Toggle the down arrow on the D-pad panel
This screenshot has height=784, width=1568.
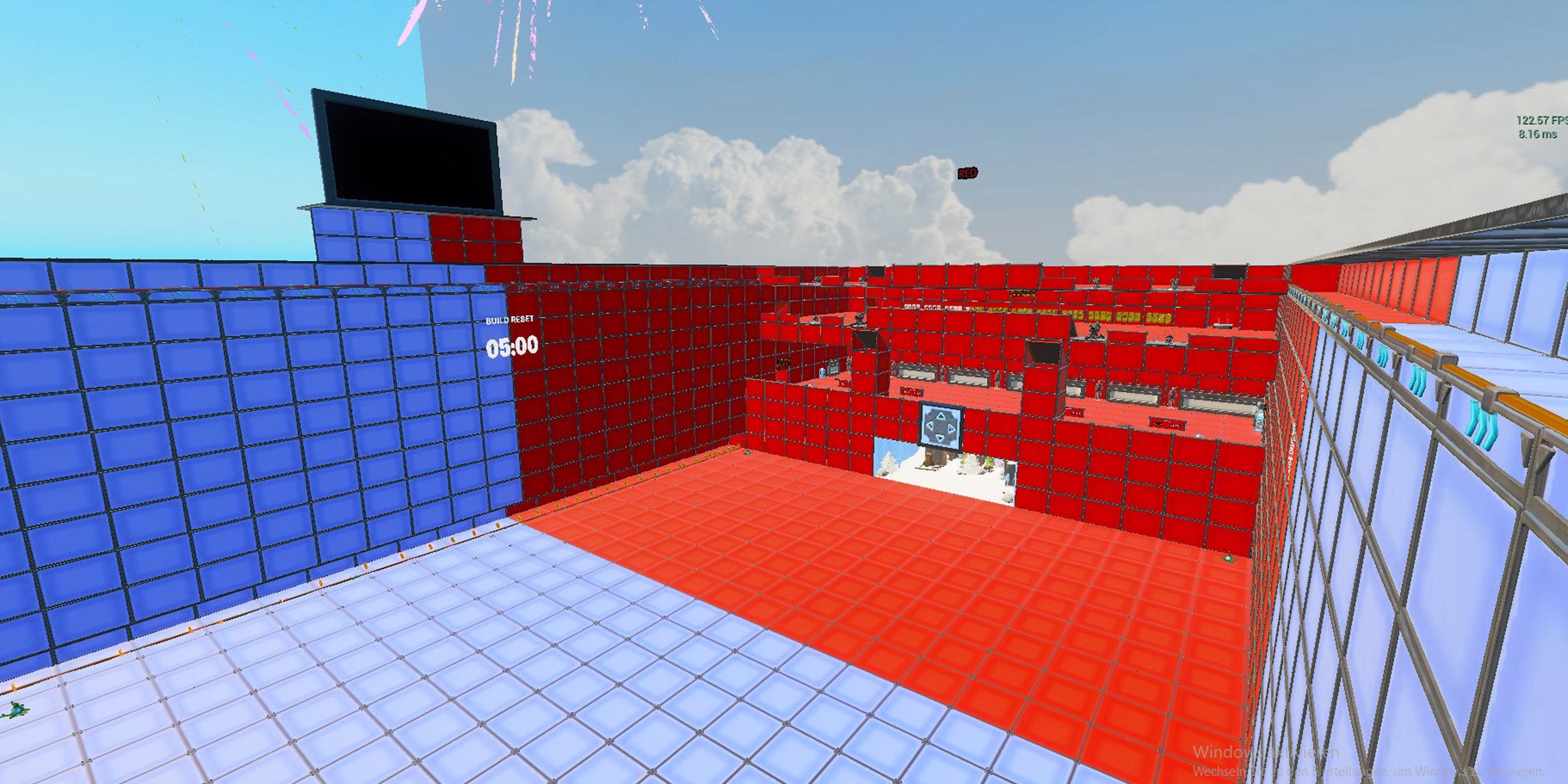tap(939, 438)
